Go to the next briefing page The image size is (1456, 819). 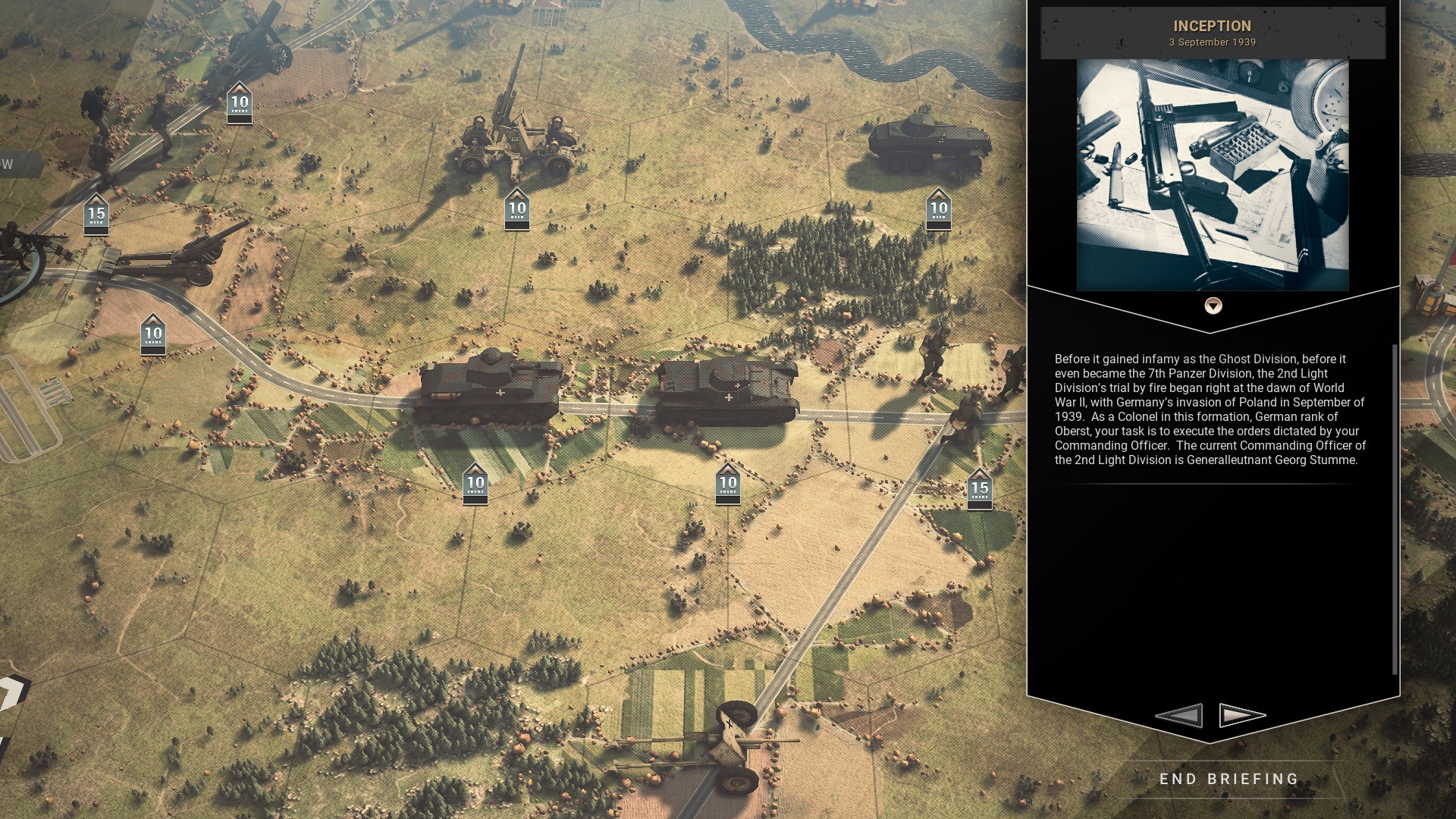1242,715
